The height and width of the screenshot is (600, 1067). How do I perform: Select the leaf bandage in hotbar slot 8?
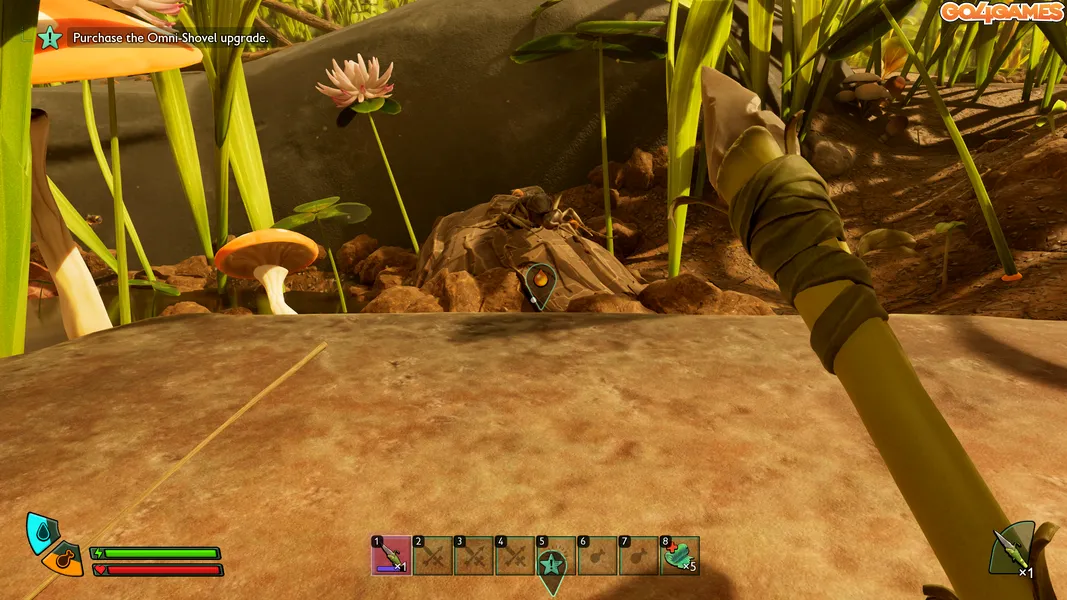[x=679, y=556]
